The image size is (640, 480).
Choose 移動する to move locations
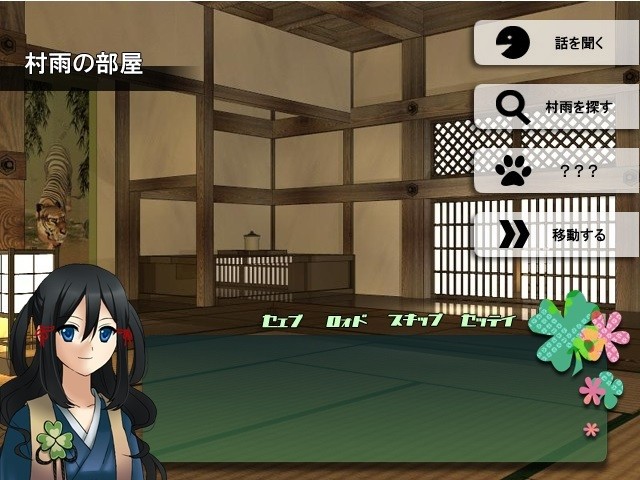coord(556,235)
